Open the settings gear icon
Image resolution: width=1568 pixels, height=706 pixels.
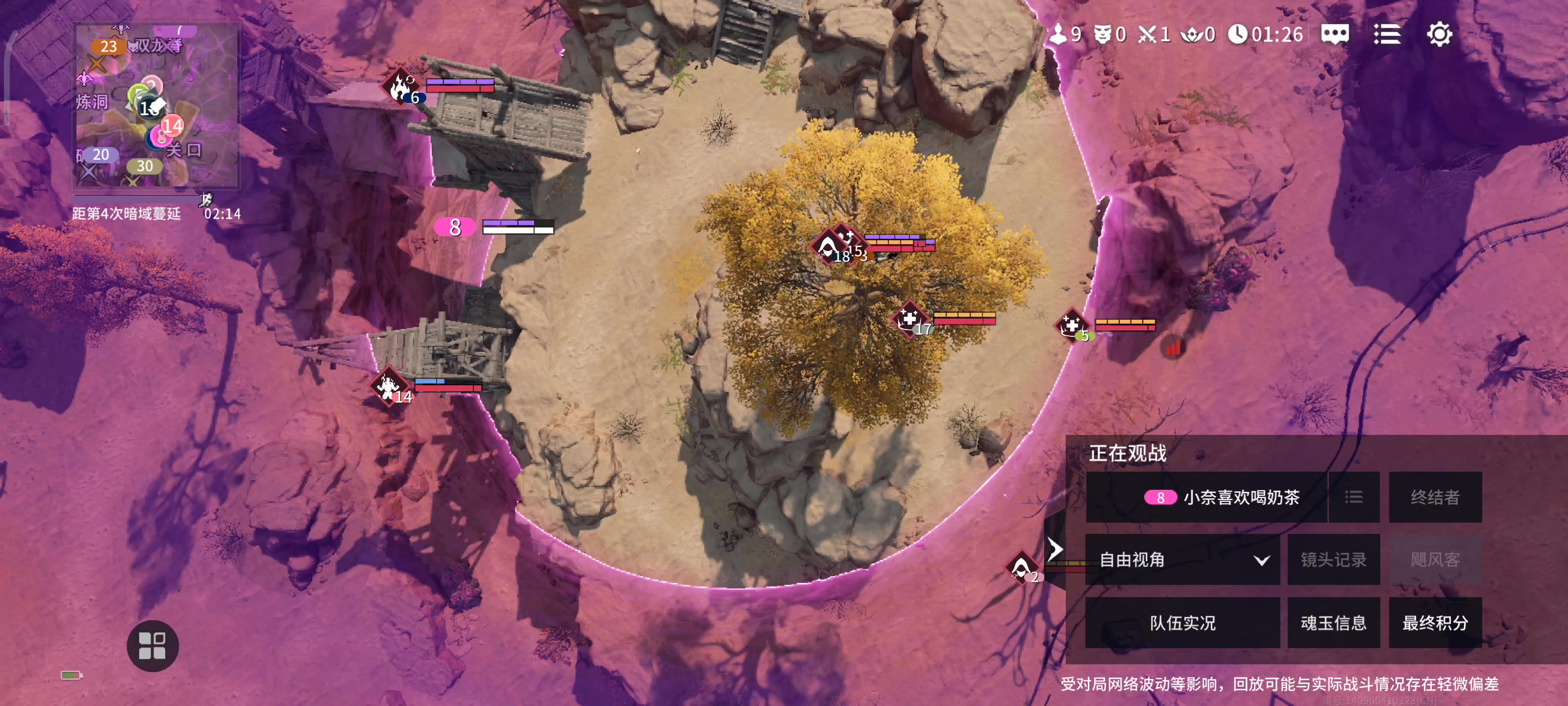1438,34
